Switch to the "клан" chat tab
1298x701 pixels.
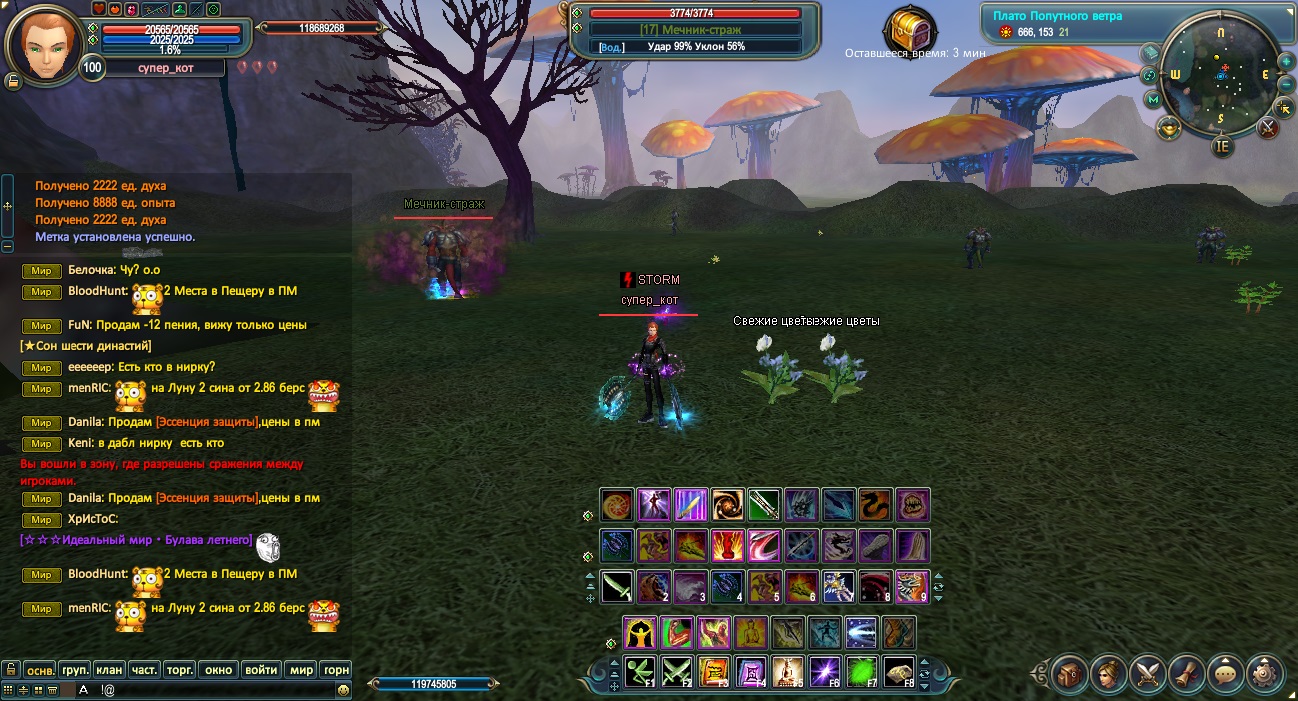110,669
